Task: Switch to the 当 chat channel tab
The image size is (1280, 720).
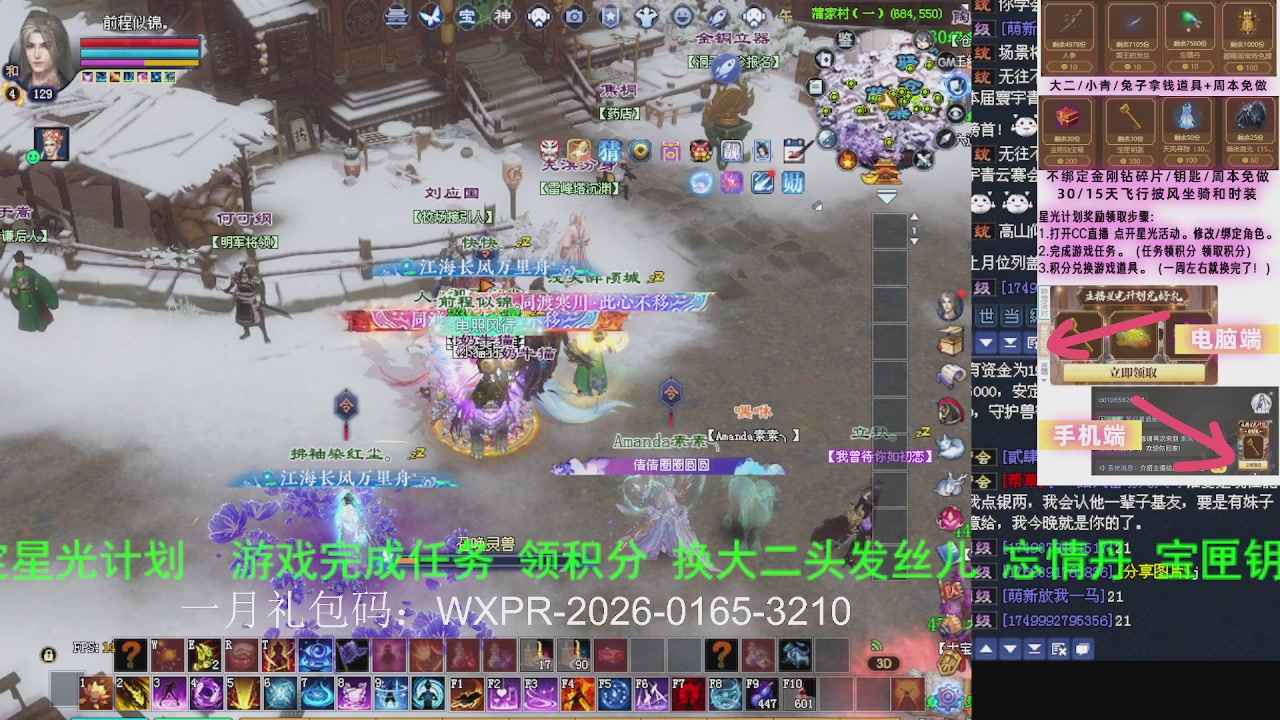Action: click(x=1011, y=316)
